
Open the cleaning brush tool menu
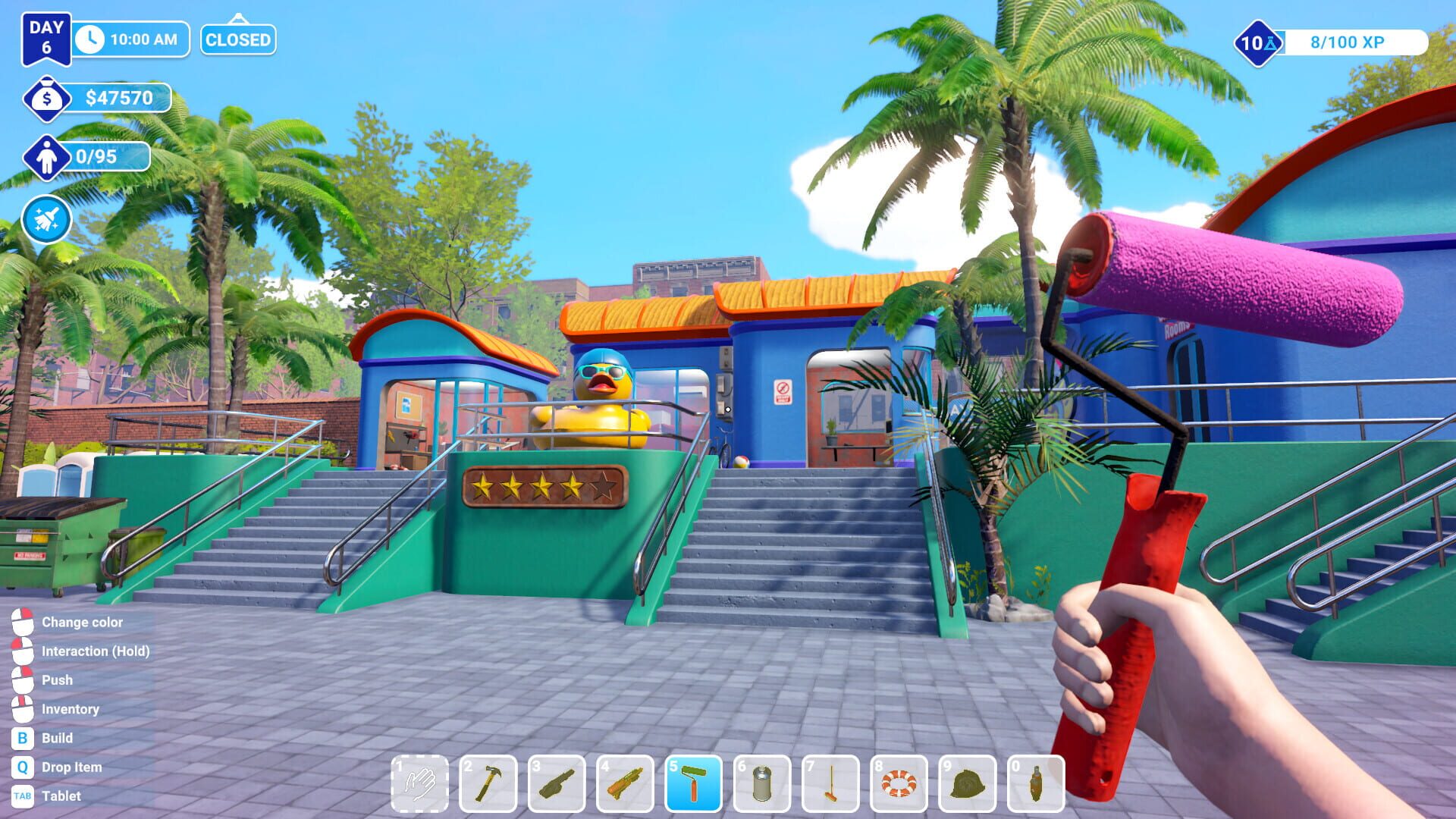click(x=45, y=218)
